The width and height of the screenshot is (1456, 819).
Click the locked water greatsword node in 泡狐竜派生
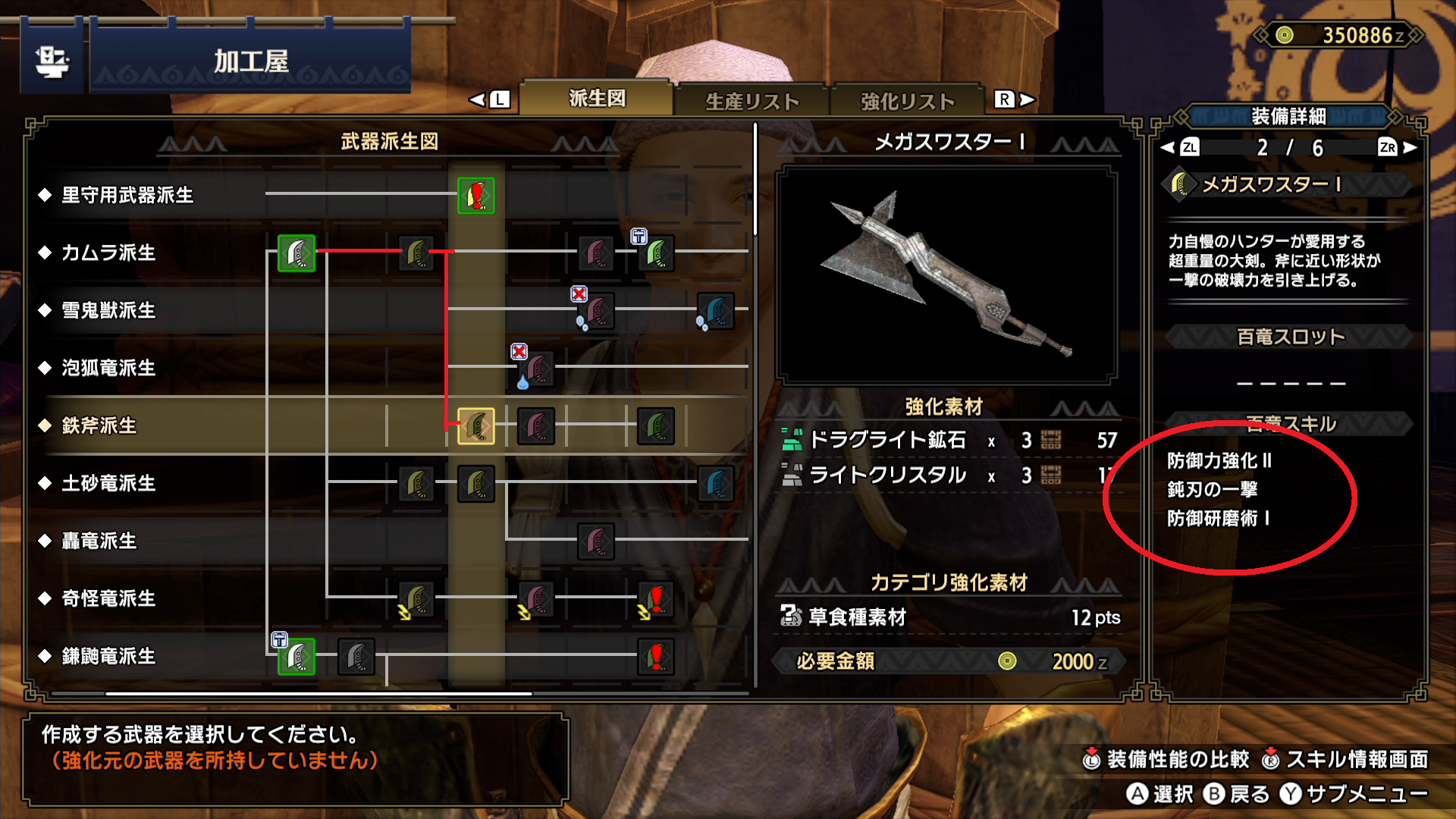pyautogui.click(x=538, y=369)
